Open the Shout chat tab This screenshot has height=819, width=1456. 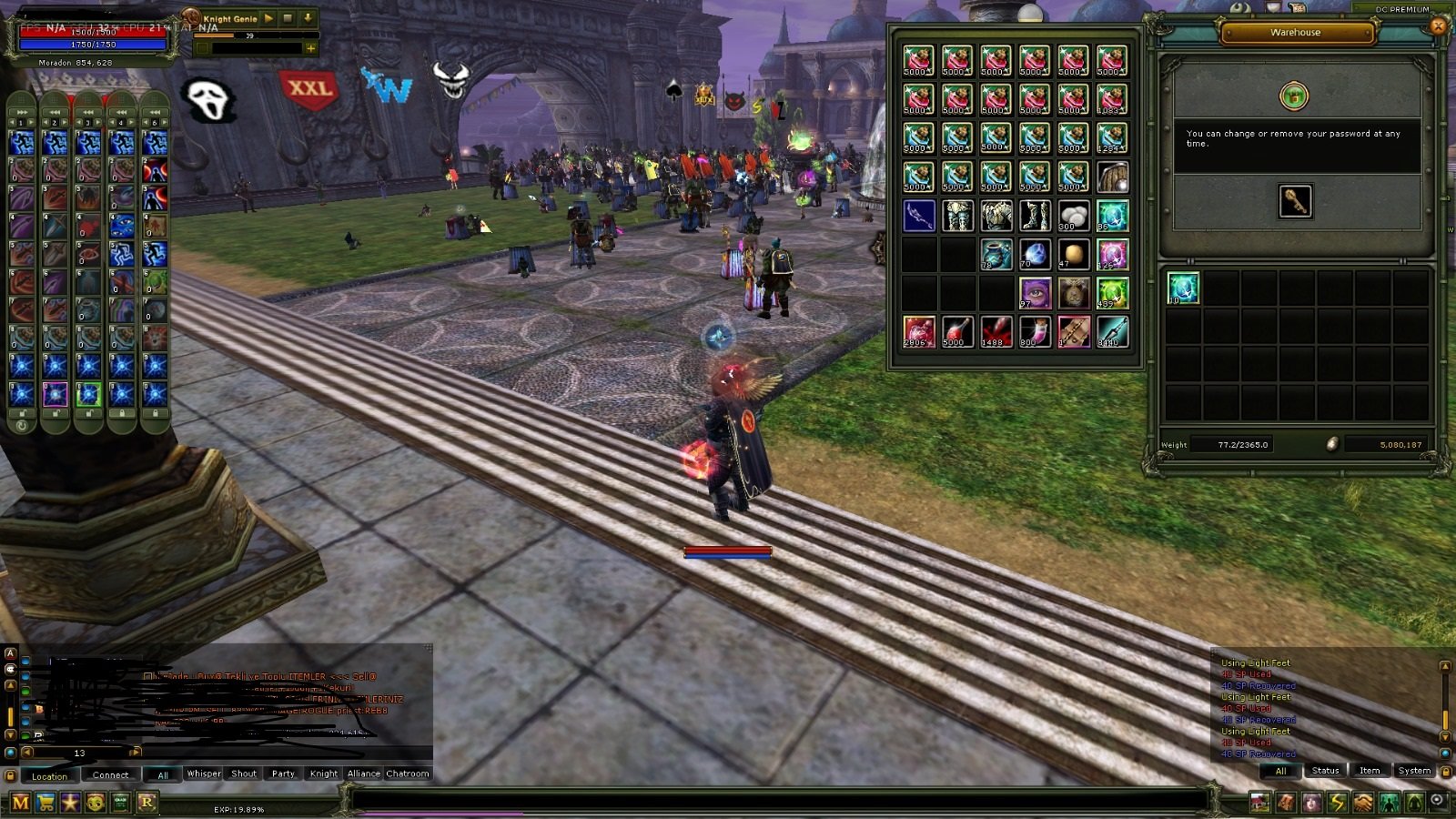[x=243, y=773]
